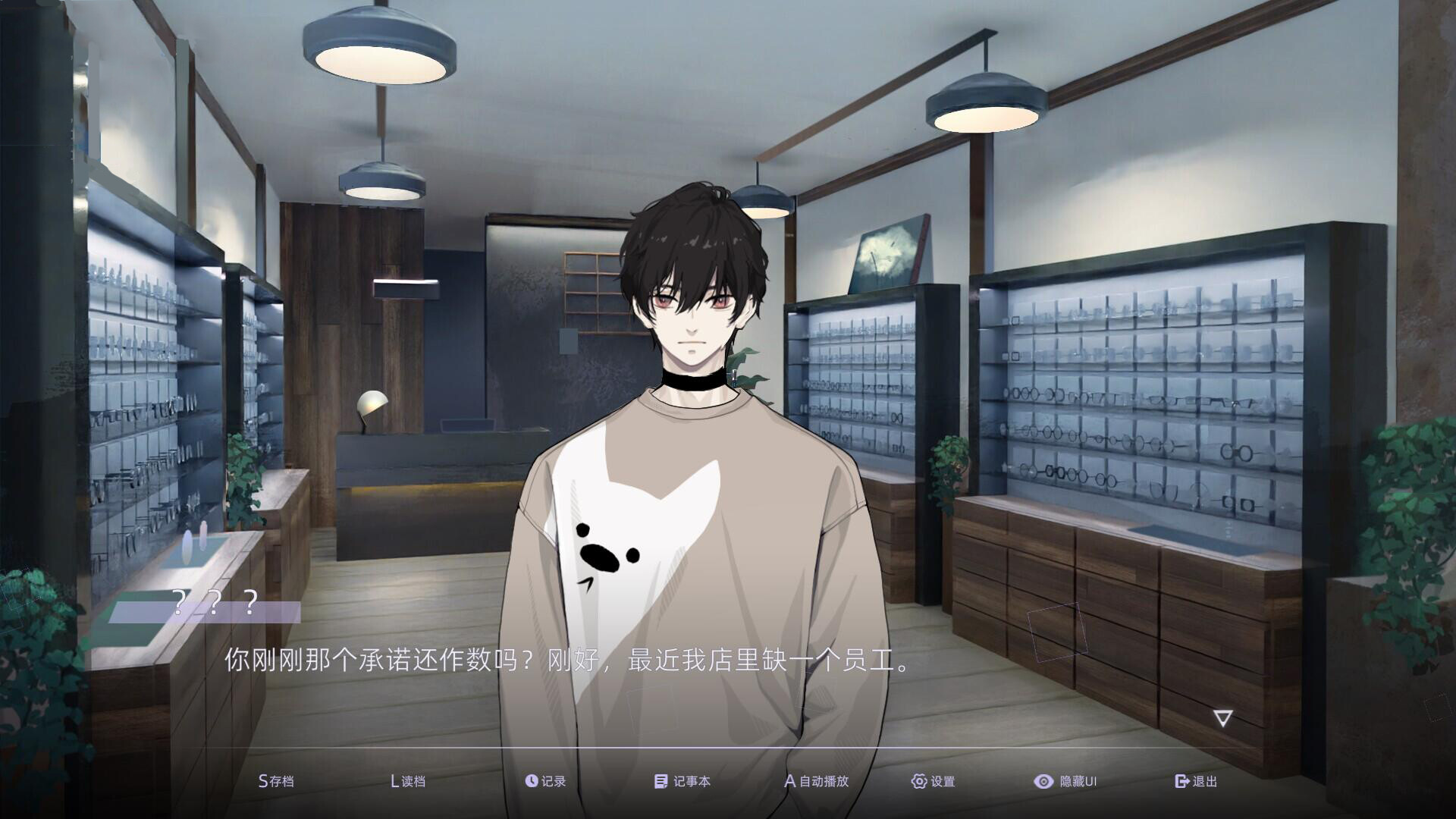Image resolution: width=1456 pixels, height=819 pixels.
Task: Open the 记事本 notebook icon
Action: point(660,780)
